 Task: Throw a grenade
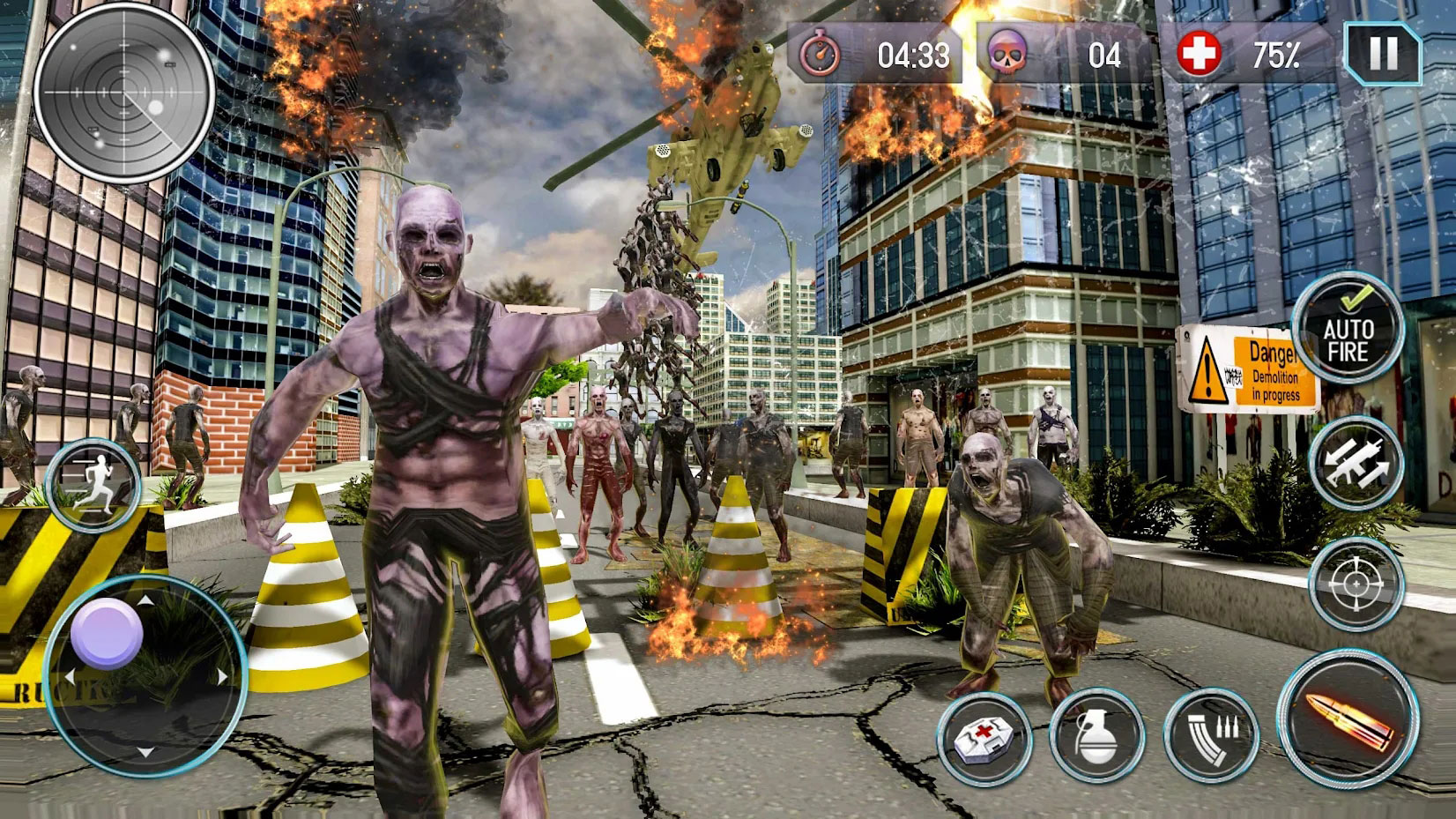tap(1096, 735)
